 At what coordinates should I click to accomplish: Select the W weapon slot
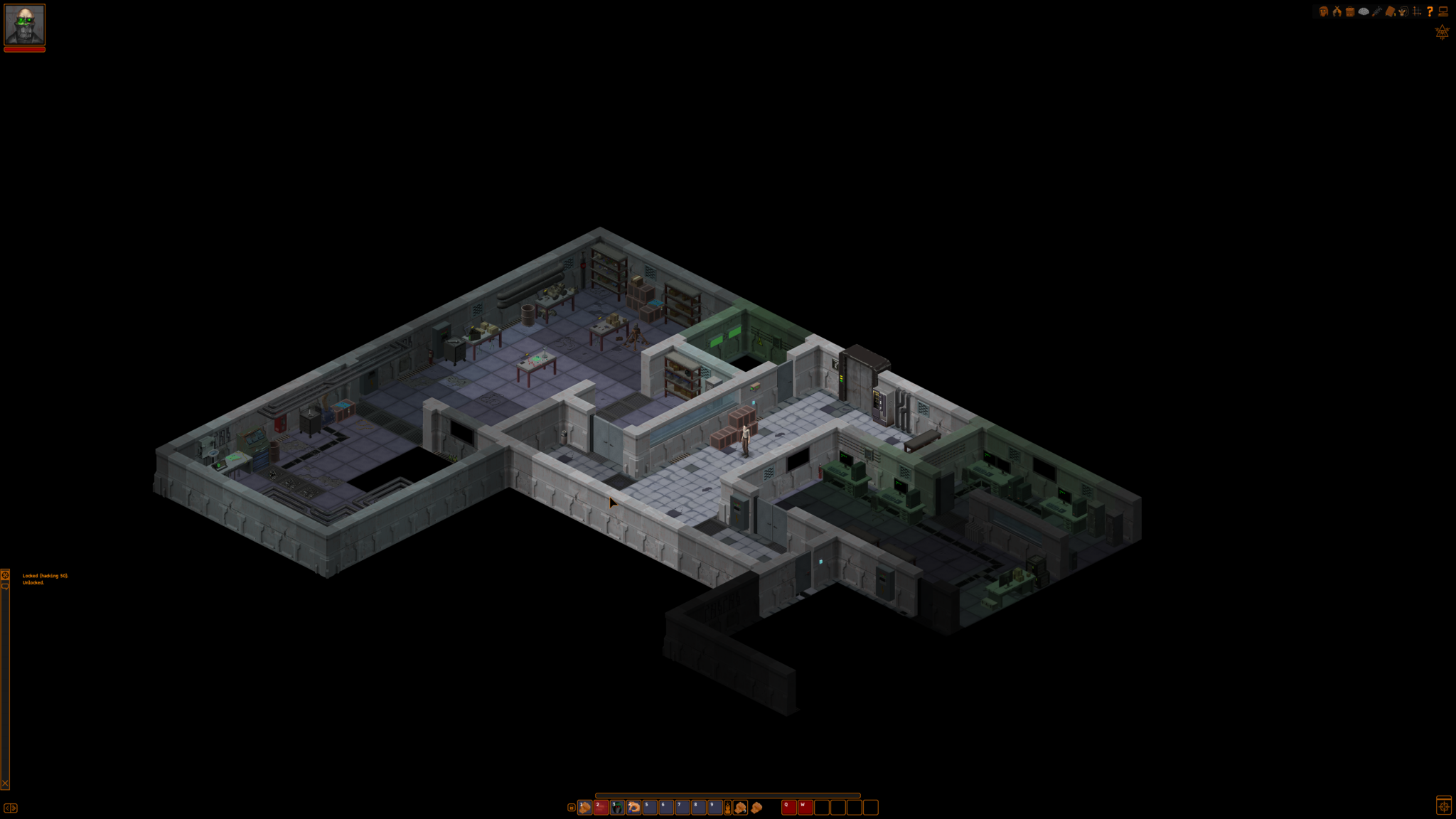click(x=803, y=808)
